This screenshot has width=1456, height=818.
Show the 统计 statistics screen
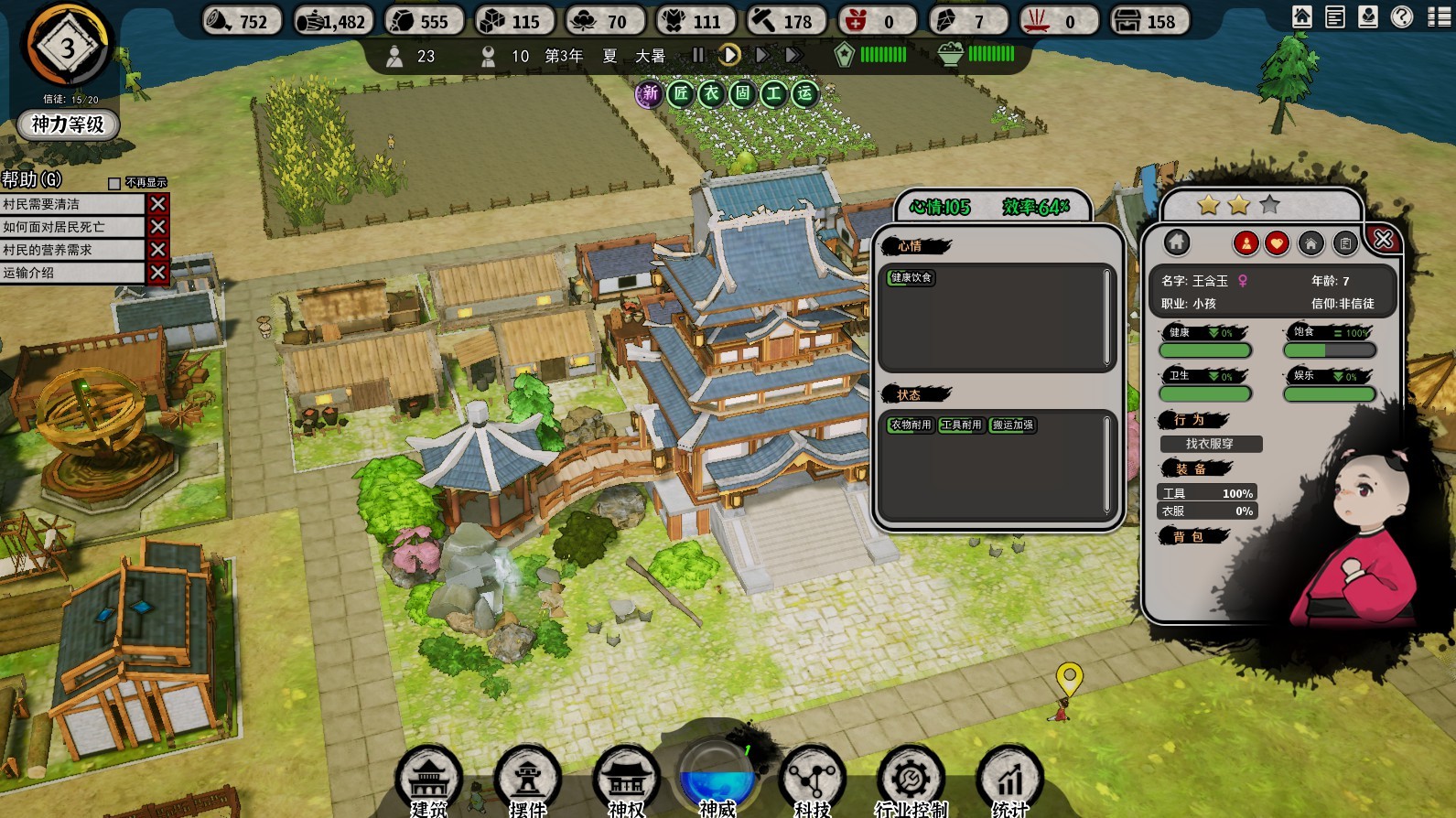coord(1009,780)
